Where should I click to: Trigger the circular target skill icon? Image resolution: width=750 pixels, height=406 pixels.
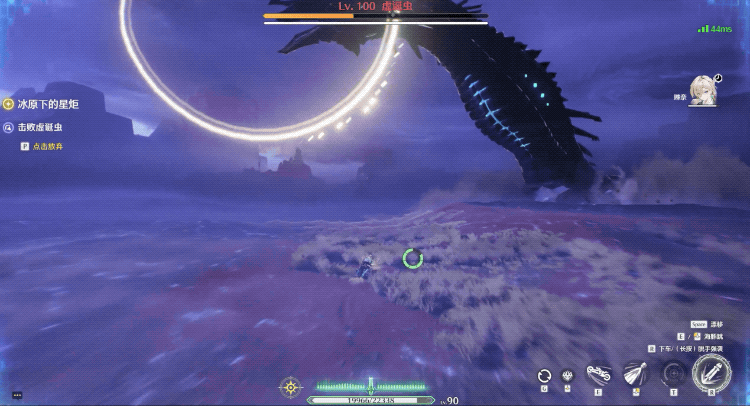point(674,374)
